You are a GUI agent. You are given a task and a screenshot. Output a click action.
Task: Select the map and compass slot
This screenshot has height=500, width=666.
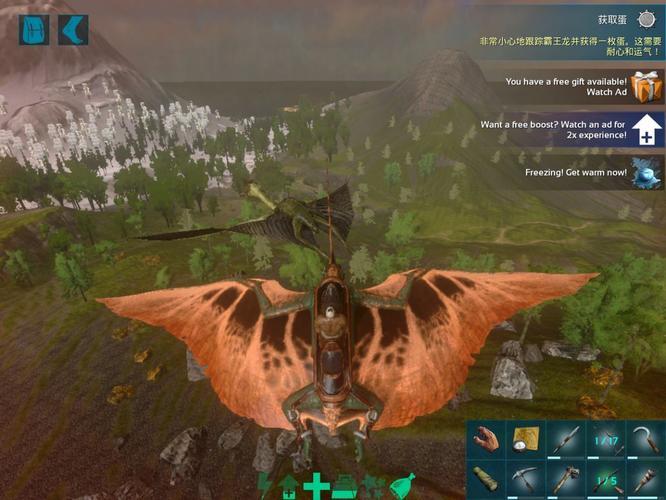pyautogui.click(x=524, y=439)
